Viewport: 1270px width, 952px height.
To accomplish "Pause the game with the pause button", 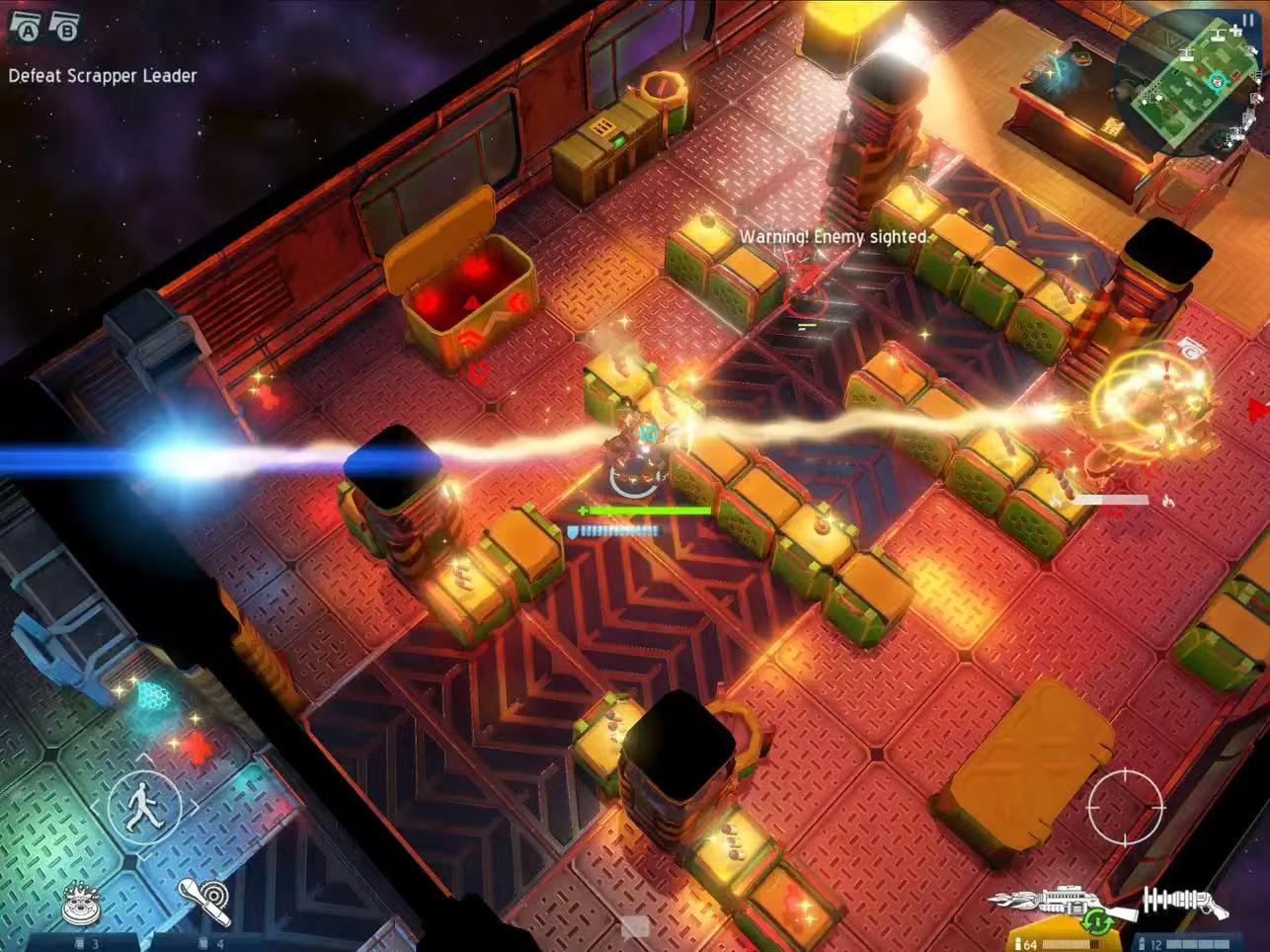I will coord(1246,19).
